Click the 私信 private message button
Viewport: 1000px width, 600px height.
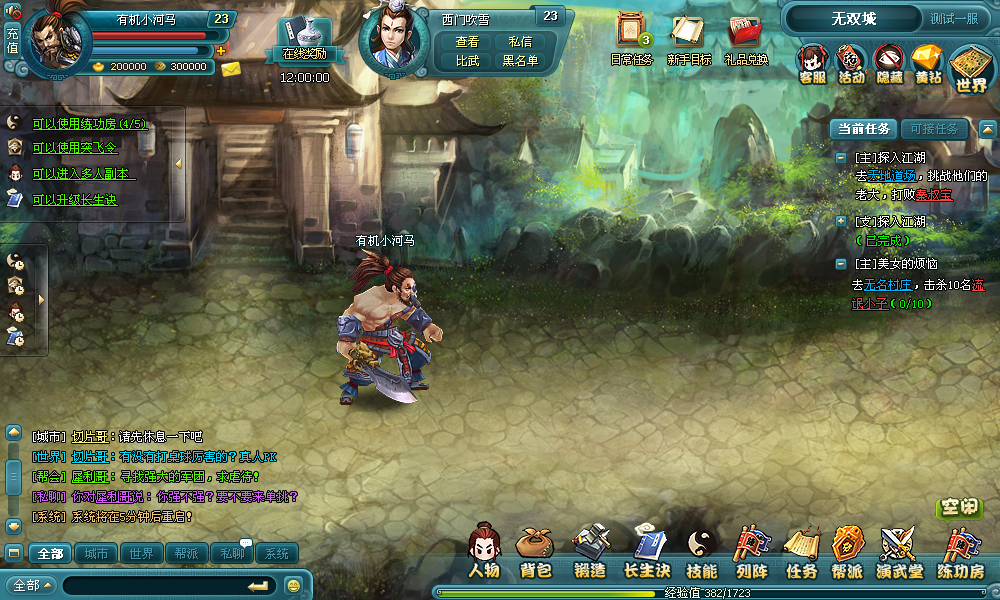tap(520, 41)
